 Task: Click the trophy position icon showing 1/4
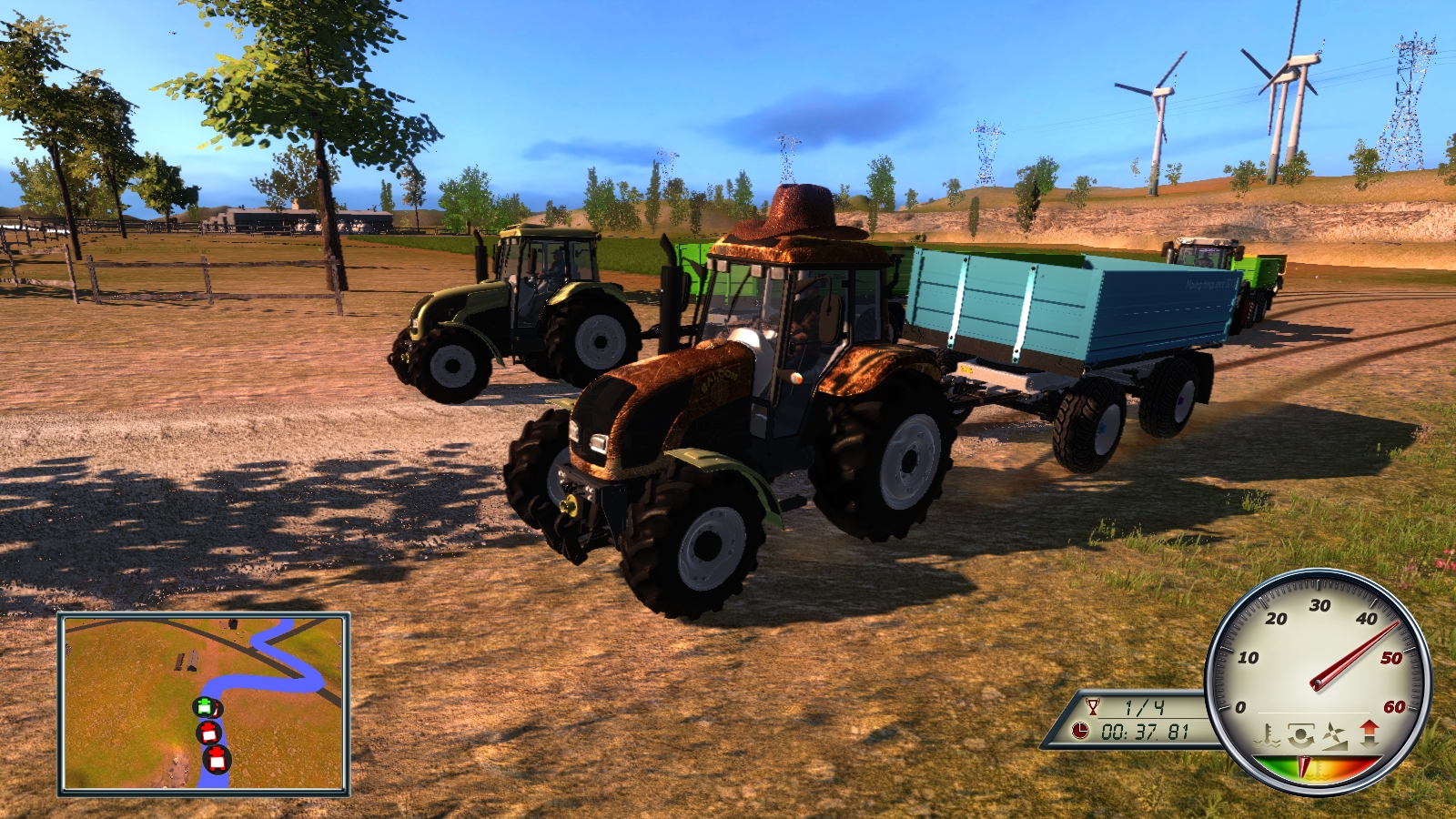point(1093,704)
